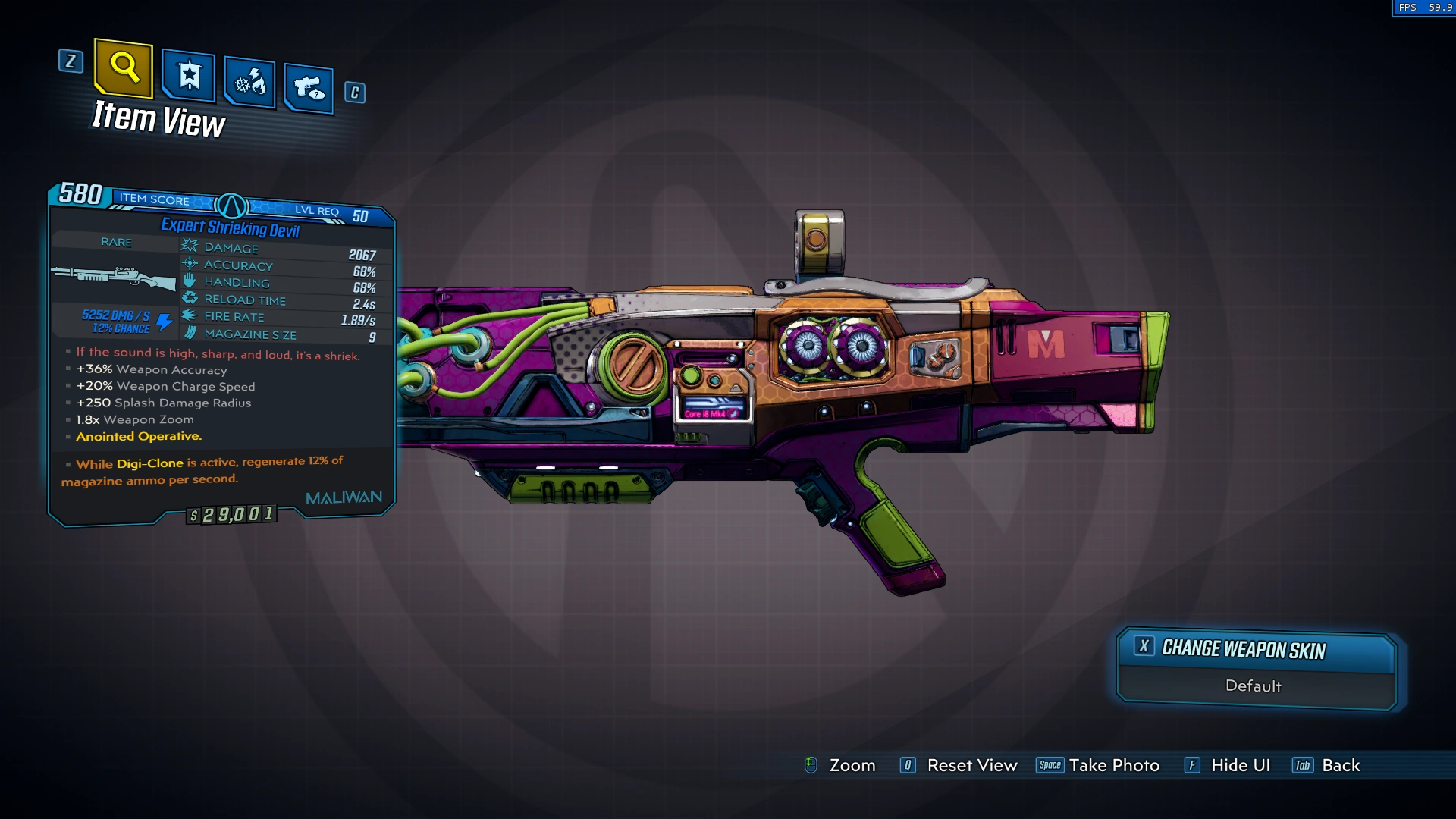Open the gear and flame tab
1456x819 pixels.
tap(250, 82)
